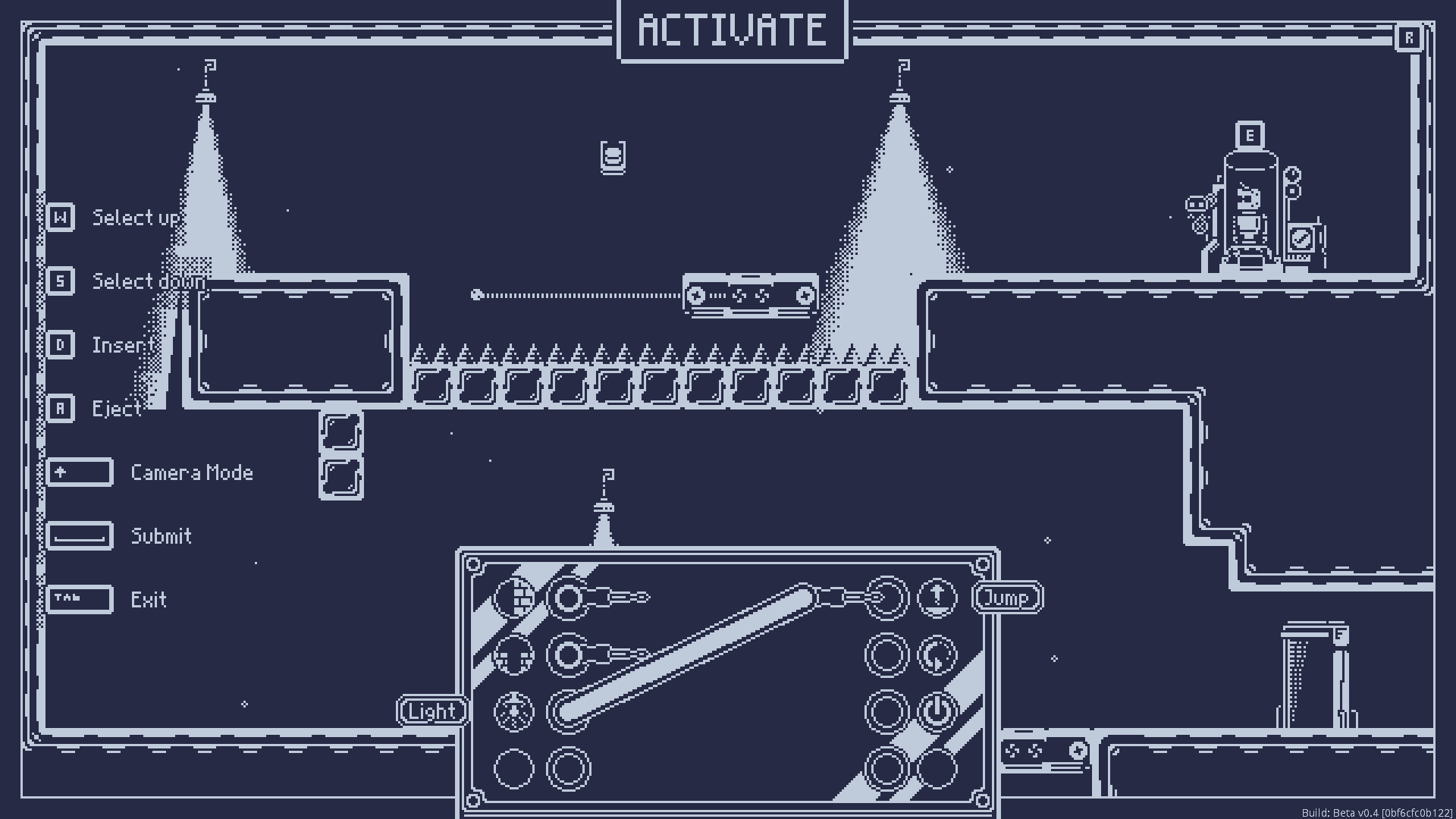Select the brick pattern icon on the control panel
Viewport: 1456px width, 819px height.
click(x=513, y=598)
